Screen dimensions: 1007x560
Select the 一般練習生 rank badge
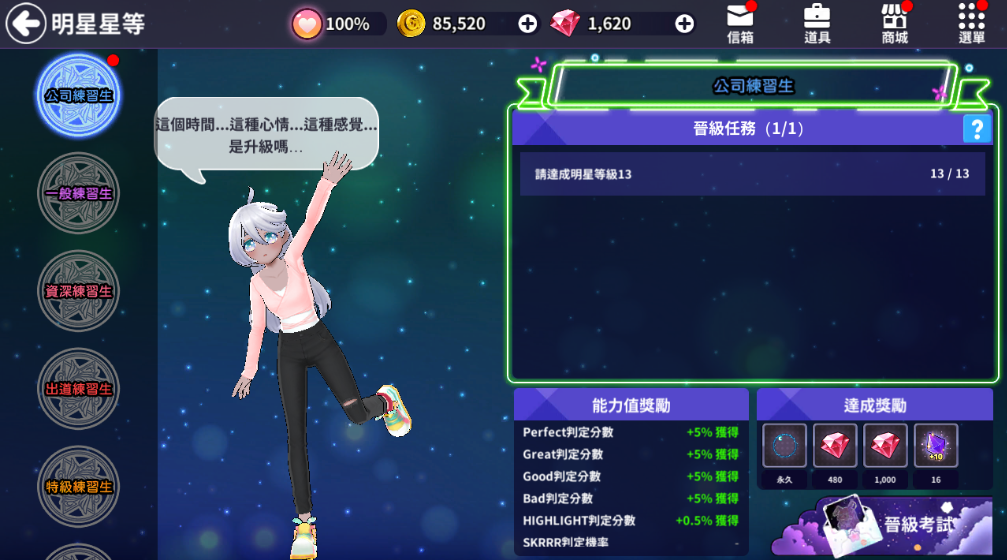coord(78,193)
